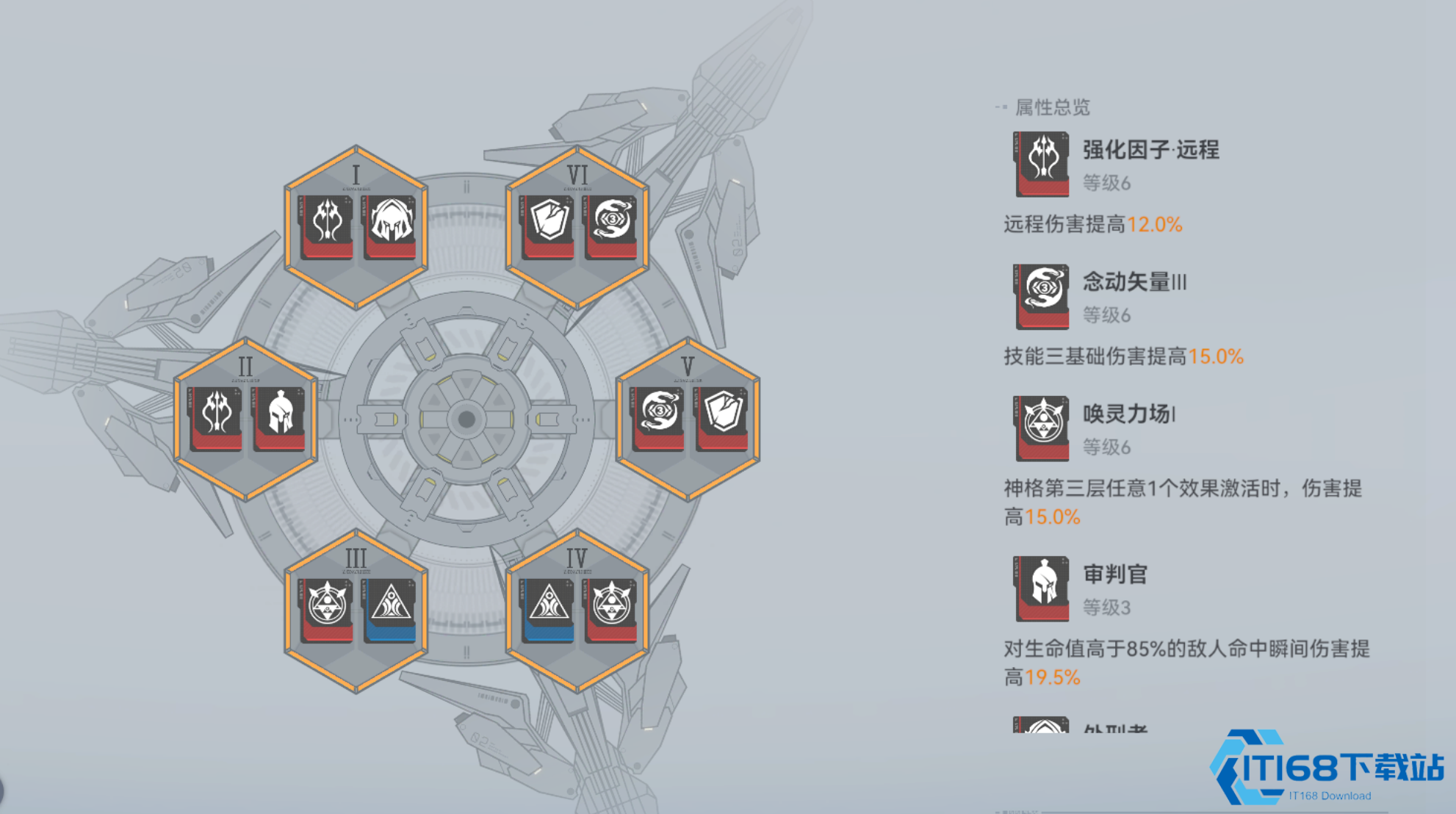Pick the spartan helmet chip in slot II
The height and width of the screenshot is (814, 1456).
pyautogui.click(x=280, y=417)
